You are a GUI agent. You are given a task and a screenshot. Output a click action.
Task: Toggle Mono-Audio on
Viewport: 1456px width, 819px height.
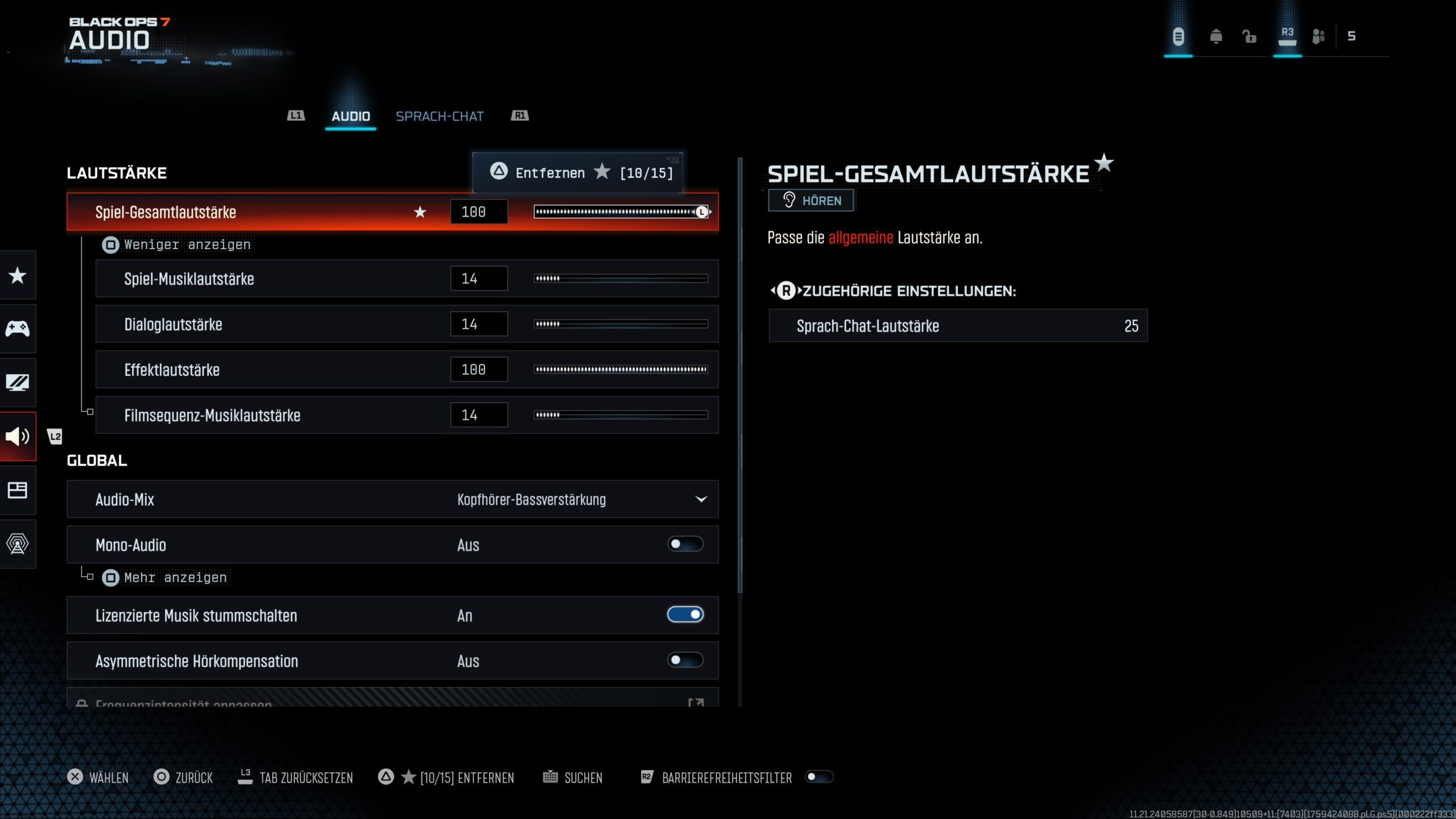[685, 544]
